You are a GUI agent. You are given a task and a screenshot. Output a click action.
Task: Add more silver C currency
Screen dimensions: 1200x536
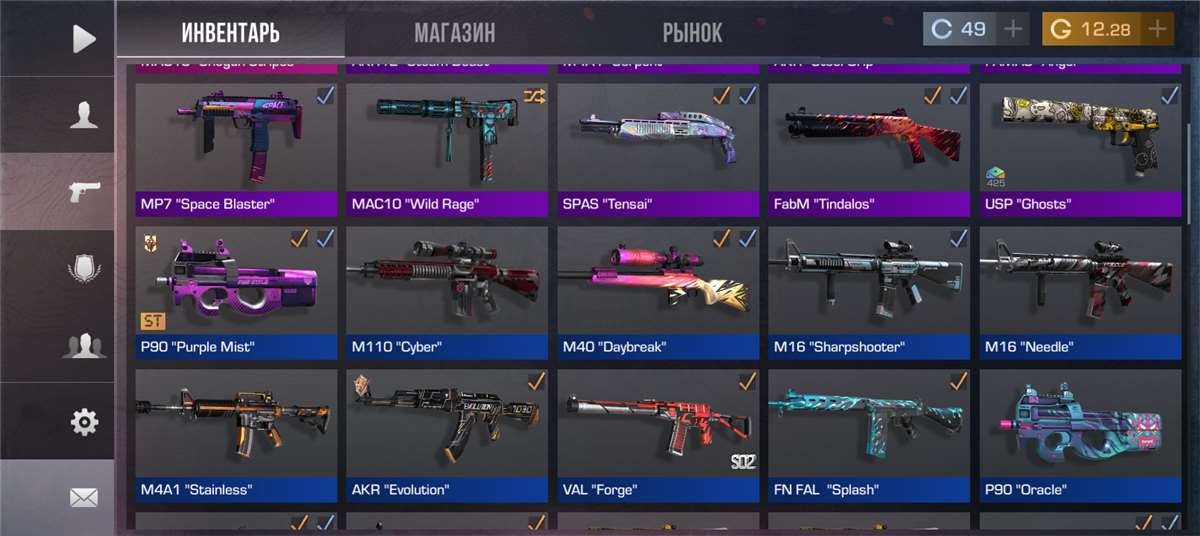pos(1014,29)
